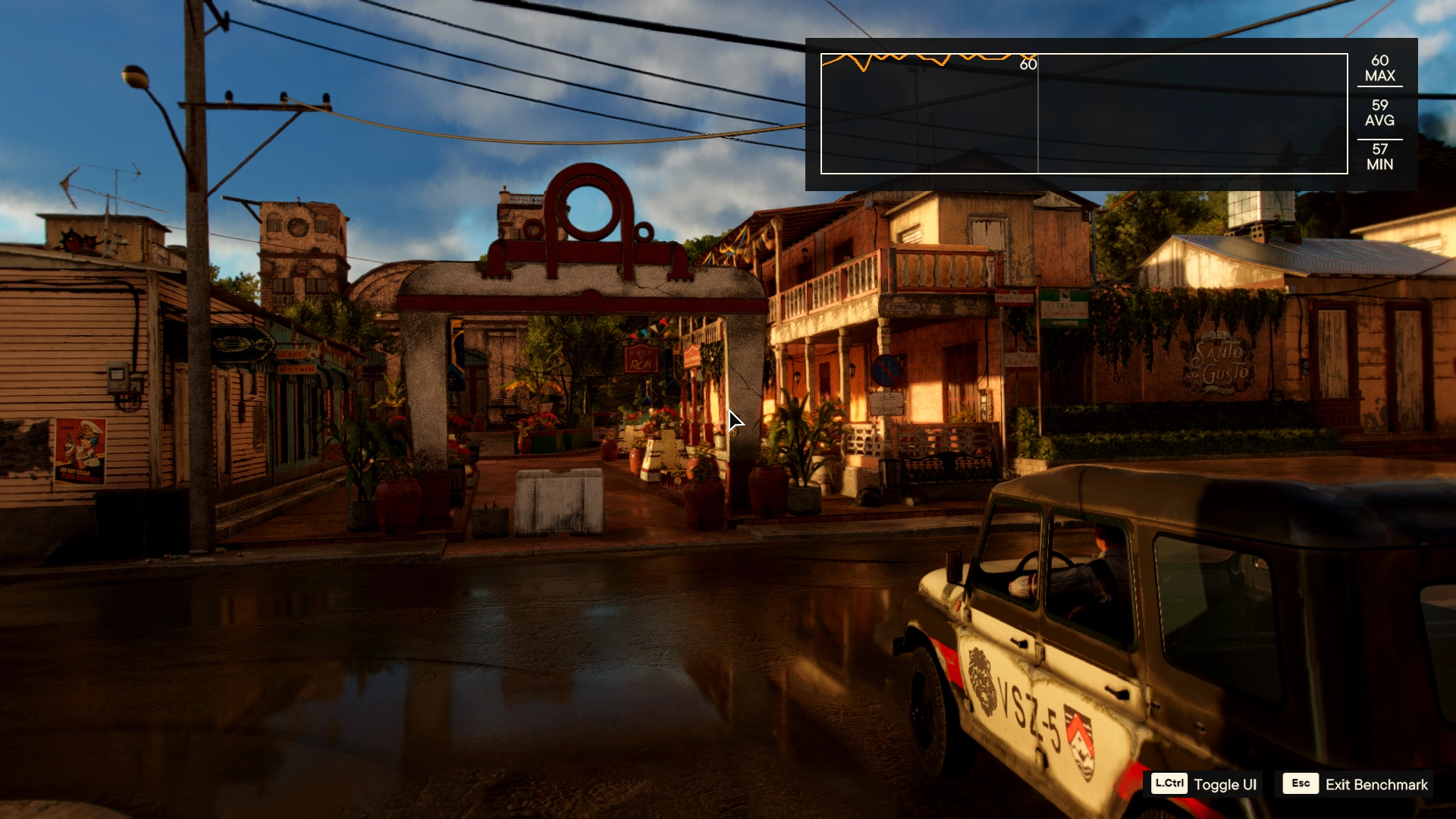Exit Benchmark via the bottom-right button
The image size is (1456, 819).
tap(1355, 784)
